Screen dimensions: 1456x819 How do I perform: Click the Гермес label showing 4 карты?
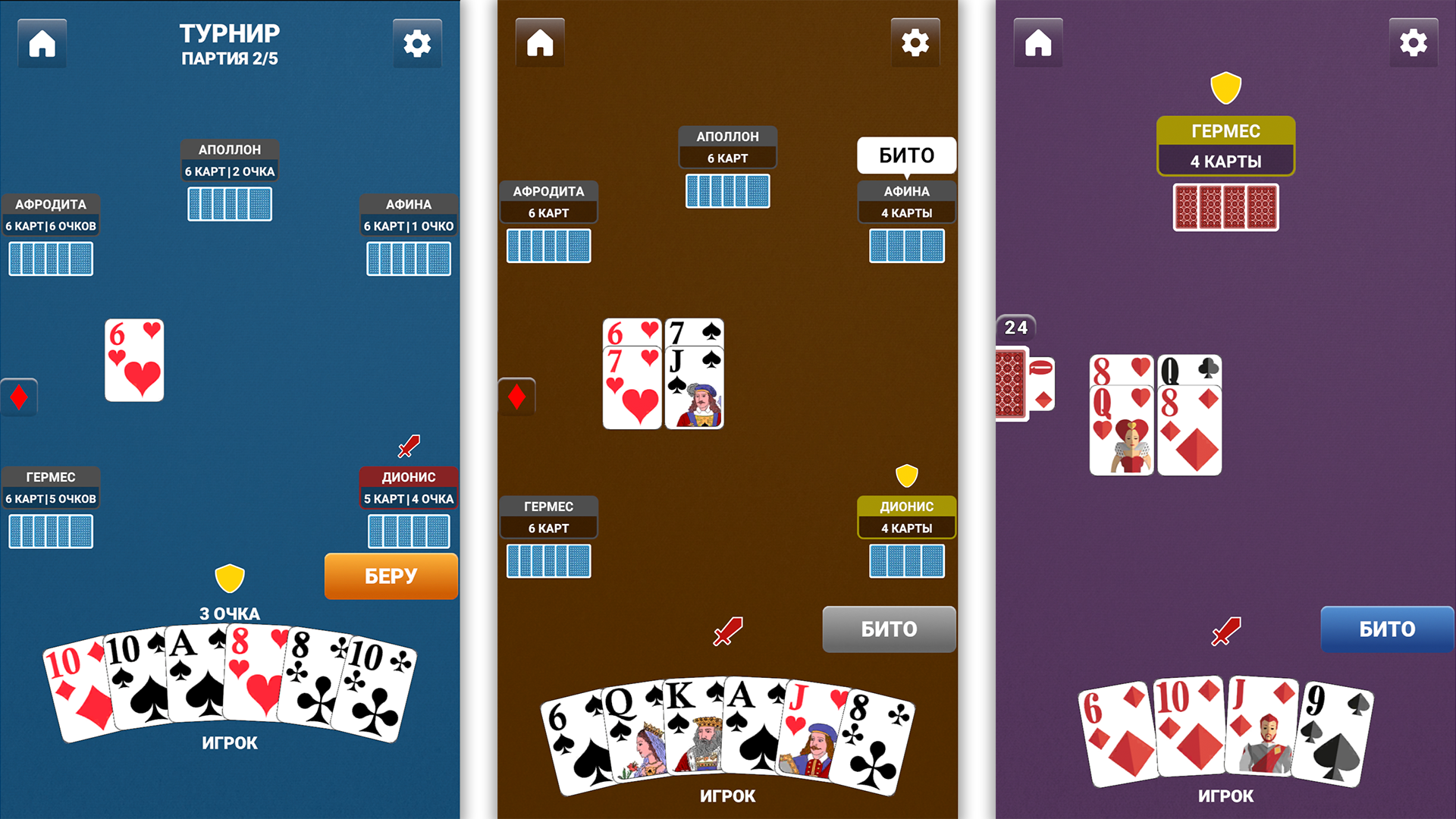tap(1225, 146)
